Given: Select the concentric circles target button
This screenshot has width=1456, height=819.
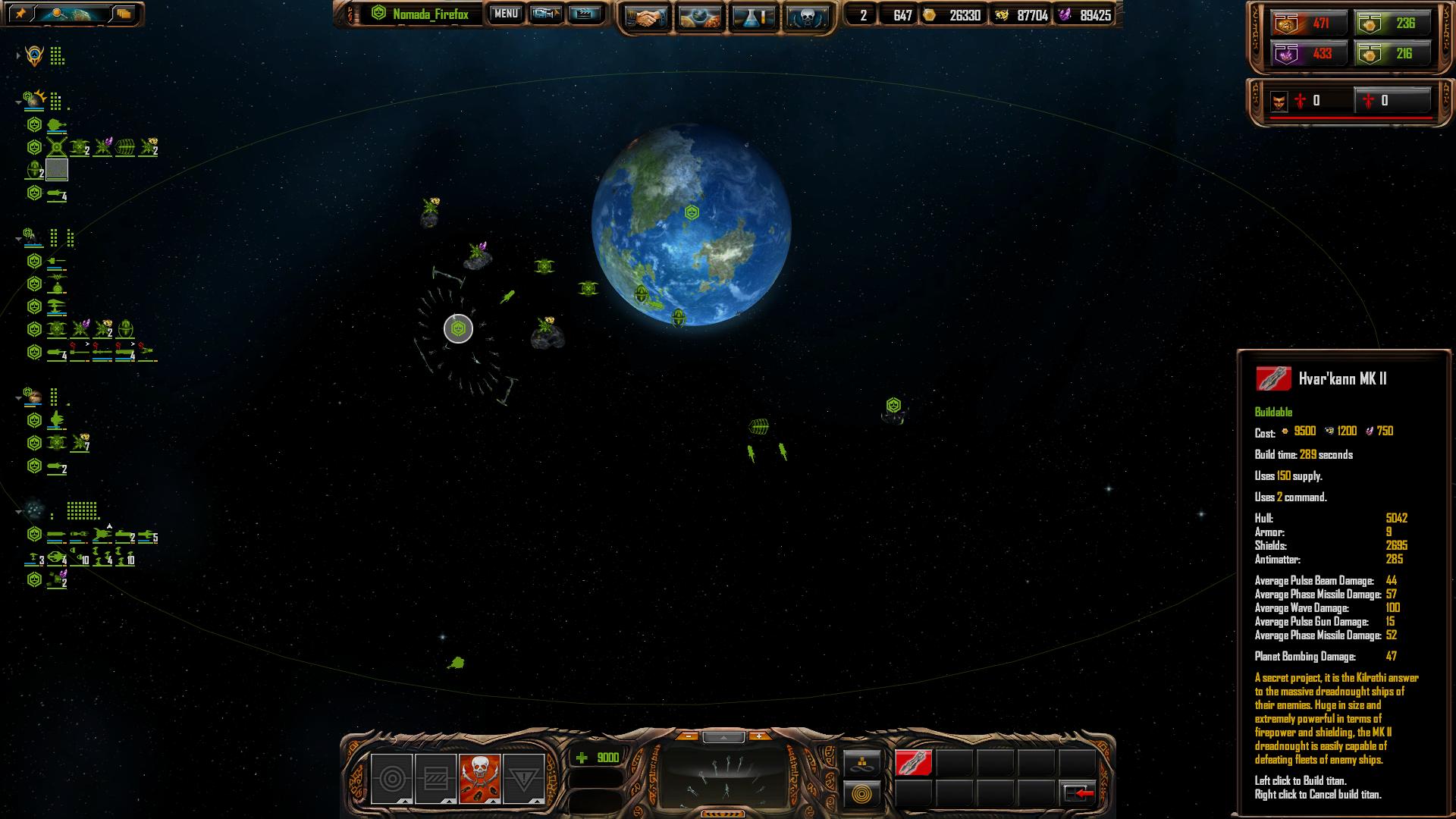Looking at the screenshot, I should click(x=391, y=778).
